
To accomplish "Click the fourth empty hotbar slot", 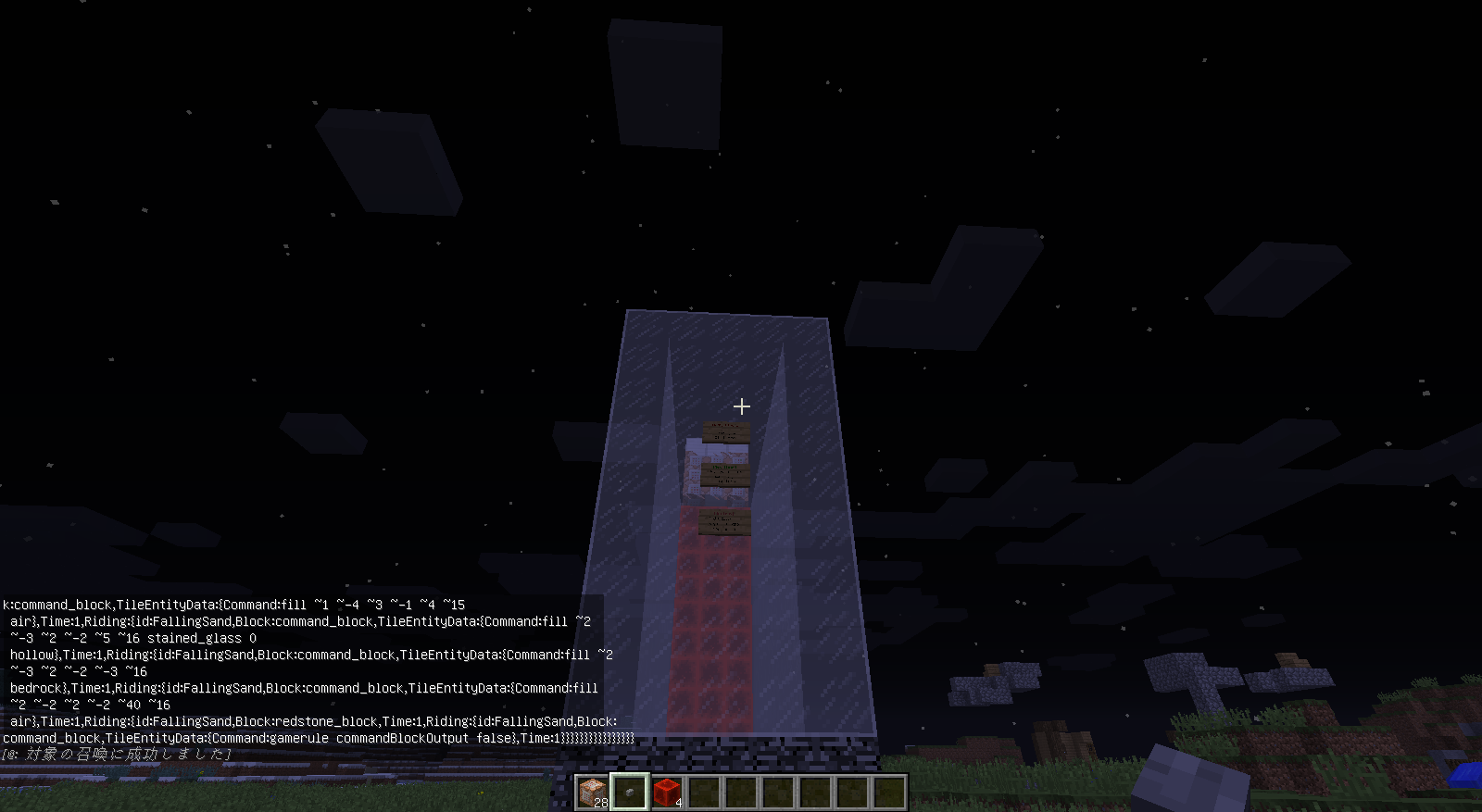I will pyautogui.click(x=816, y=793).
